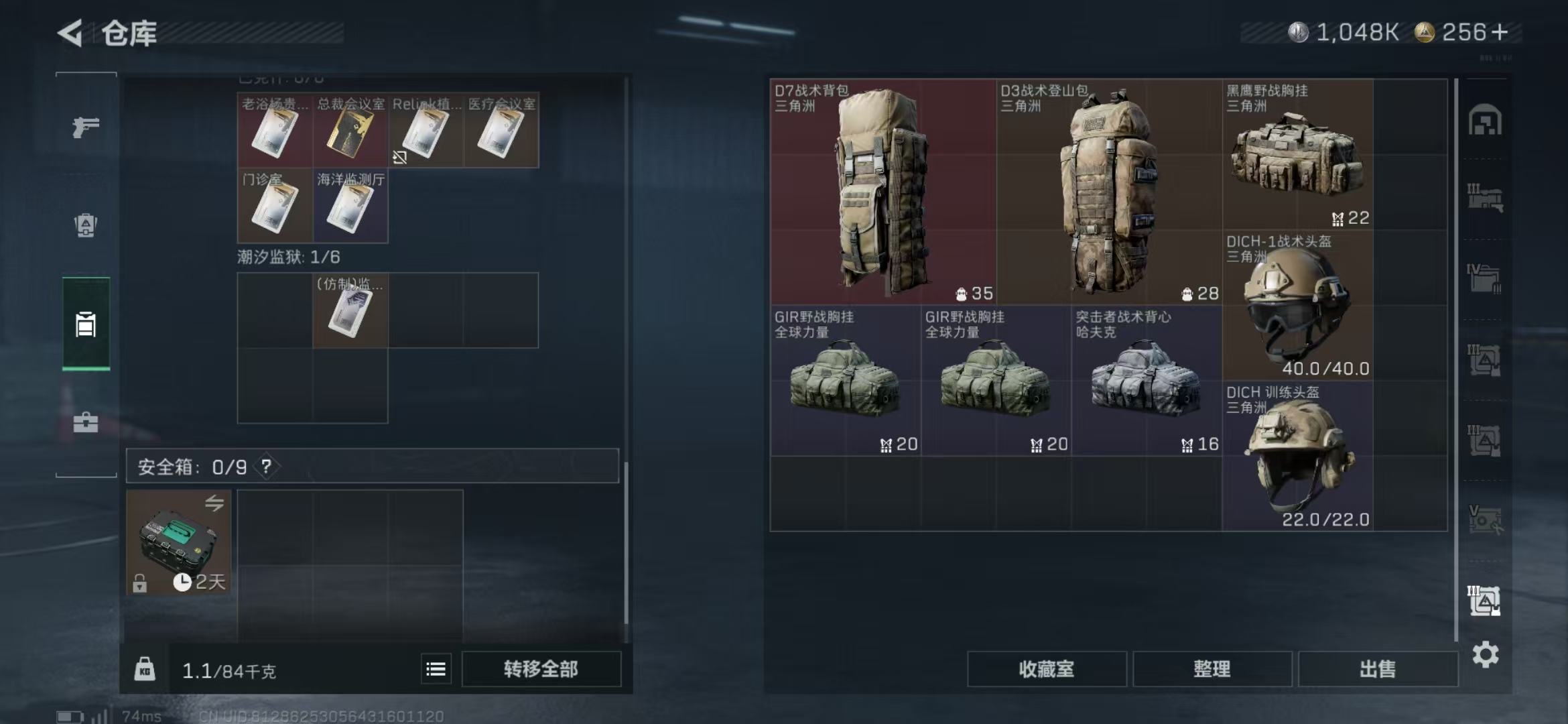This screenshot has height=724, width=1568.
Task: Select the DICH 训练头盔 helmet
Action: pyautogui.click(x=1297, y=457)
